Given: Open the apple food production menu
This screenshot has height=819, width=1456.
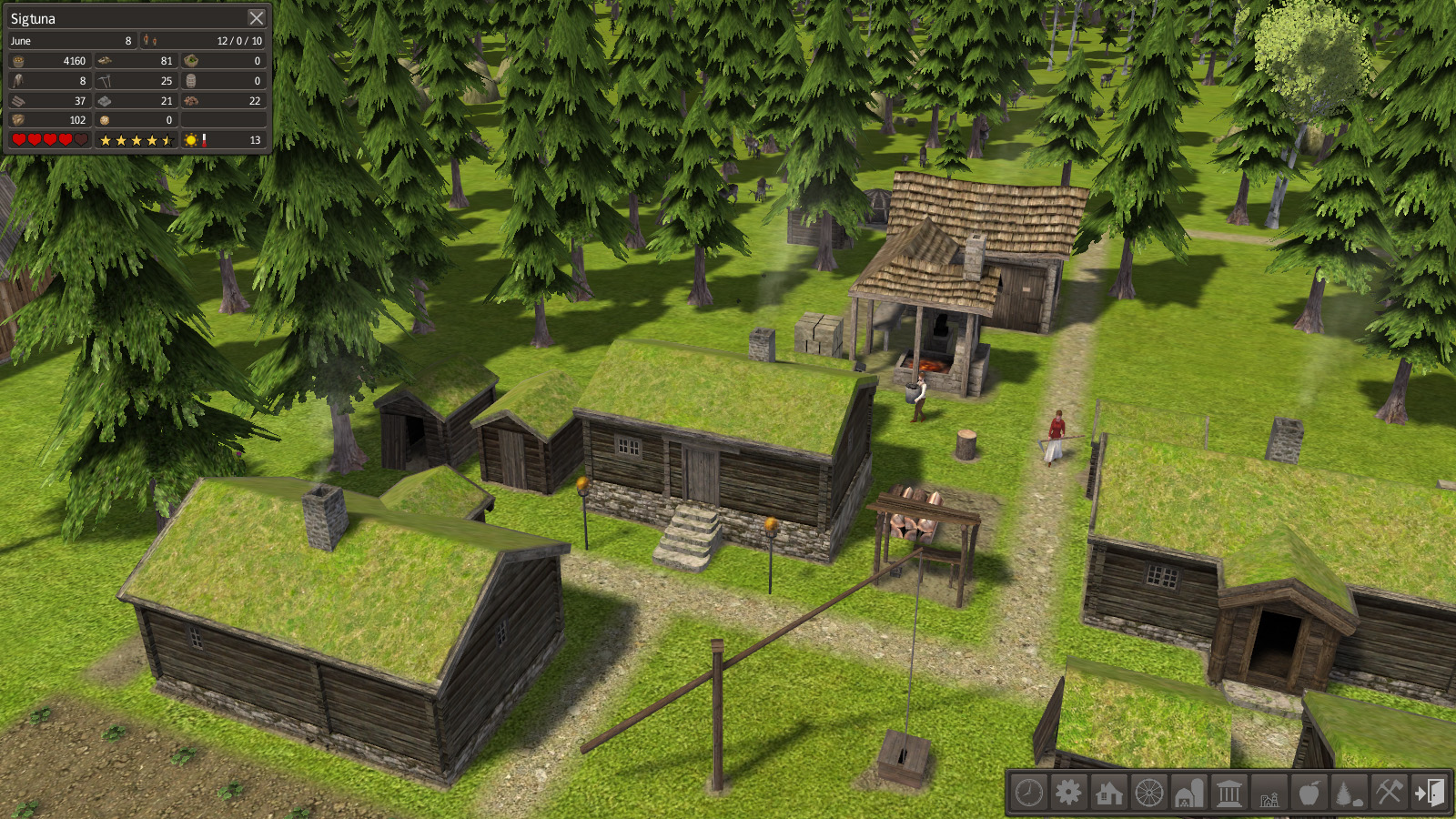Looking at the screenshot, I should [1309, 793].
